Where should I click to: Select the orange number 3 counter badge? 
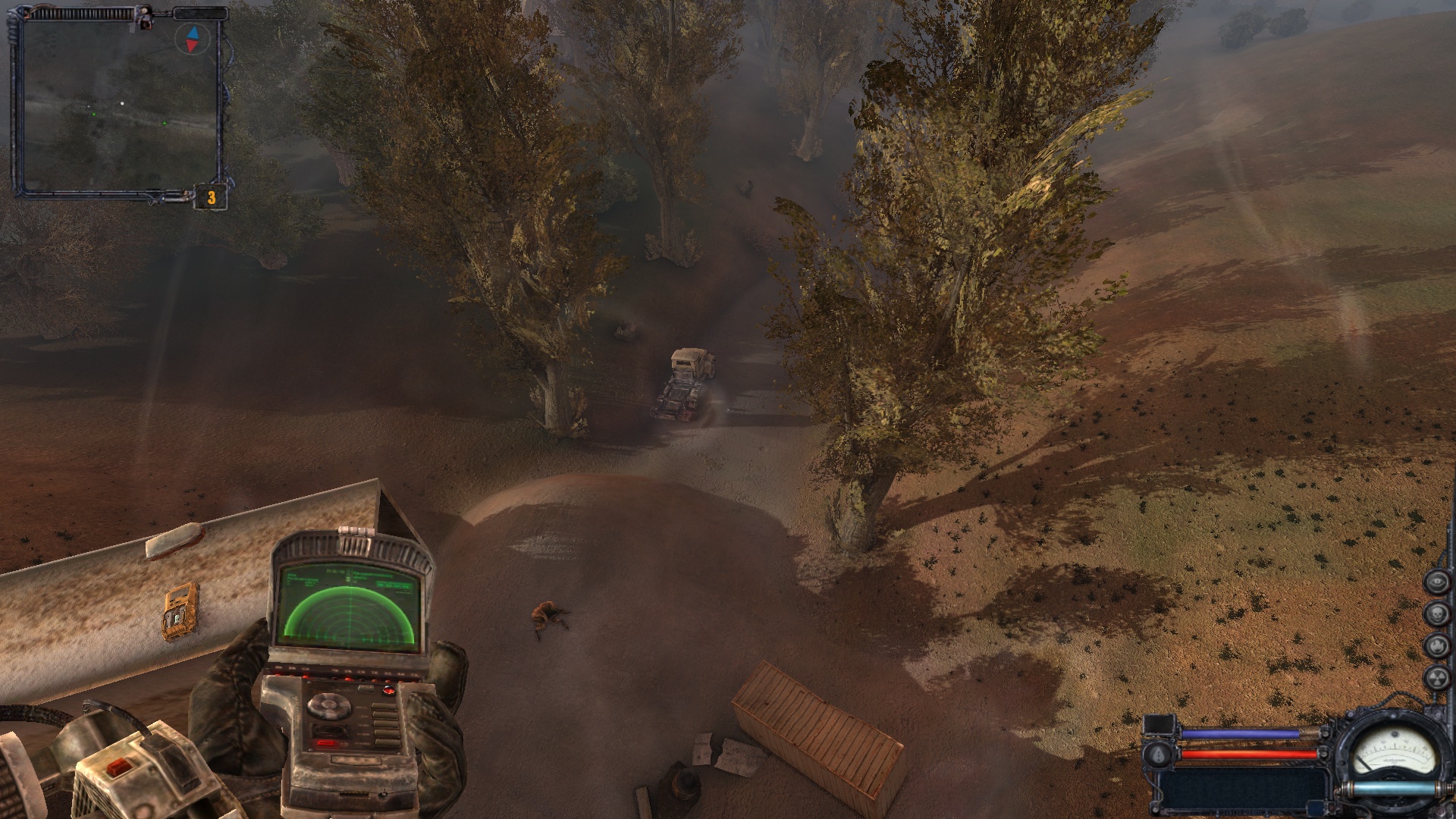pyautogui.click(x=212, y=198)
